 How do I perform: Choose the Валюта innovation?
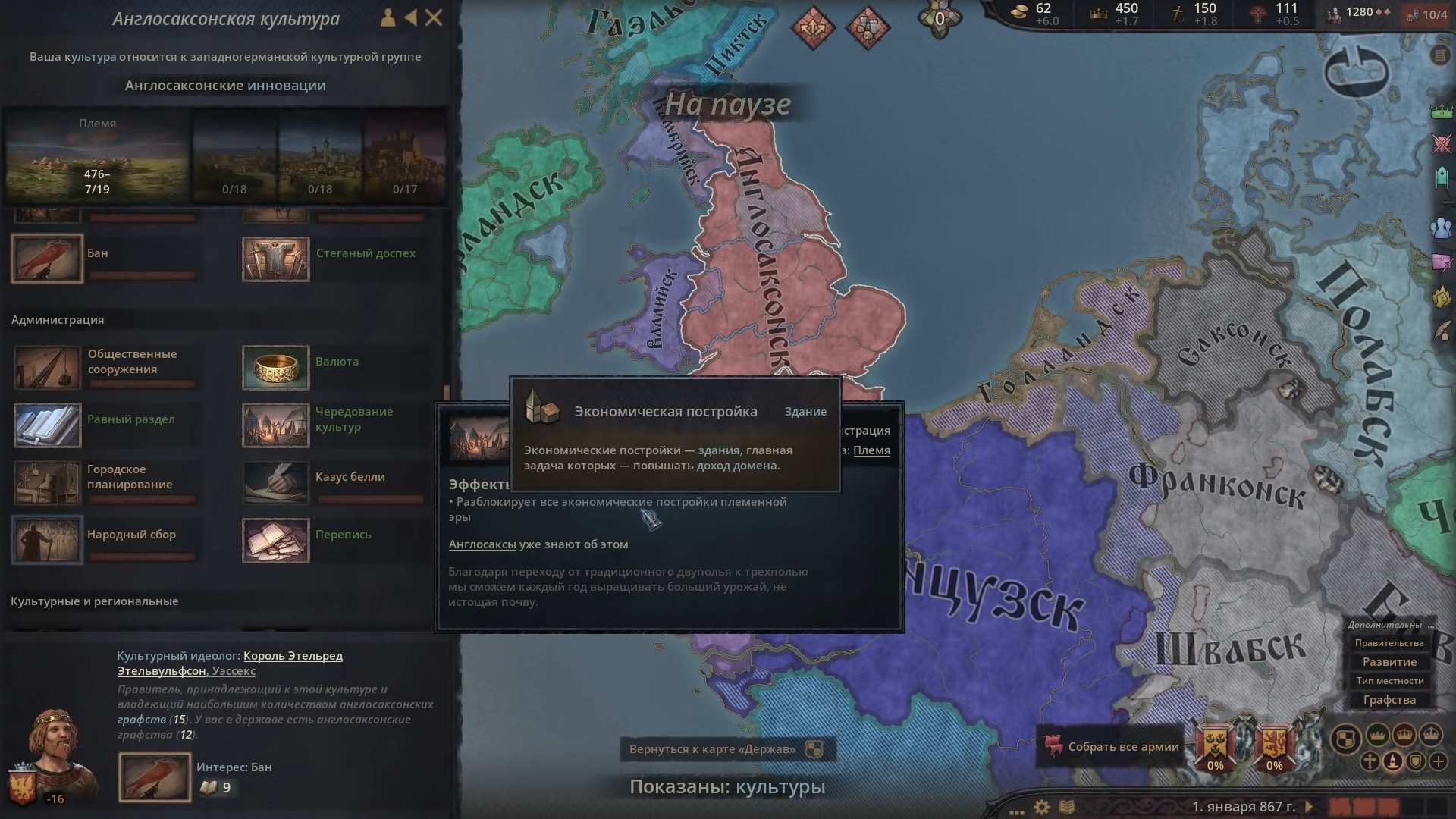coord(276,367)
